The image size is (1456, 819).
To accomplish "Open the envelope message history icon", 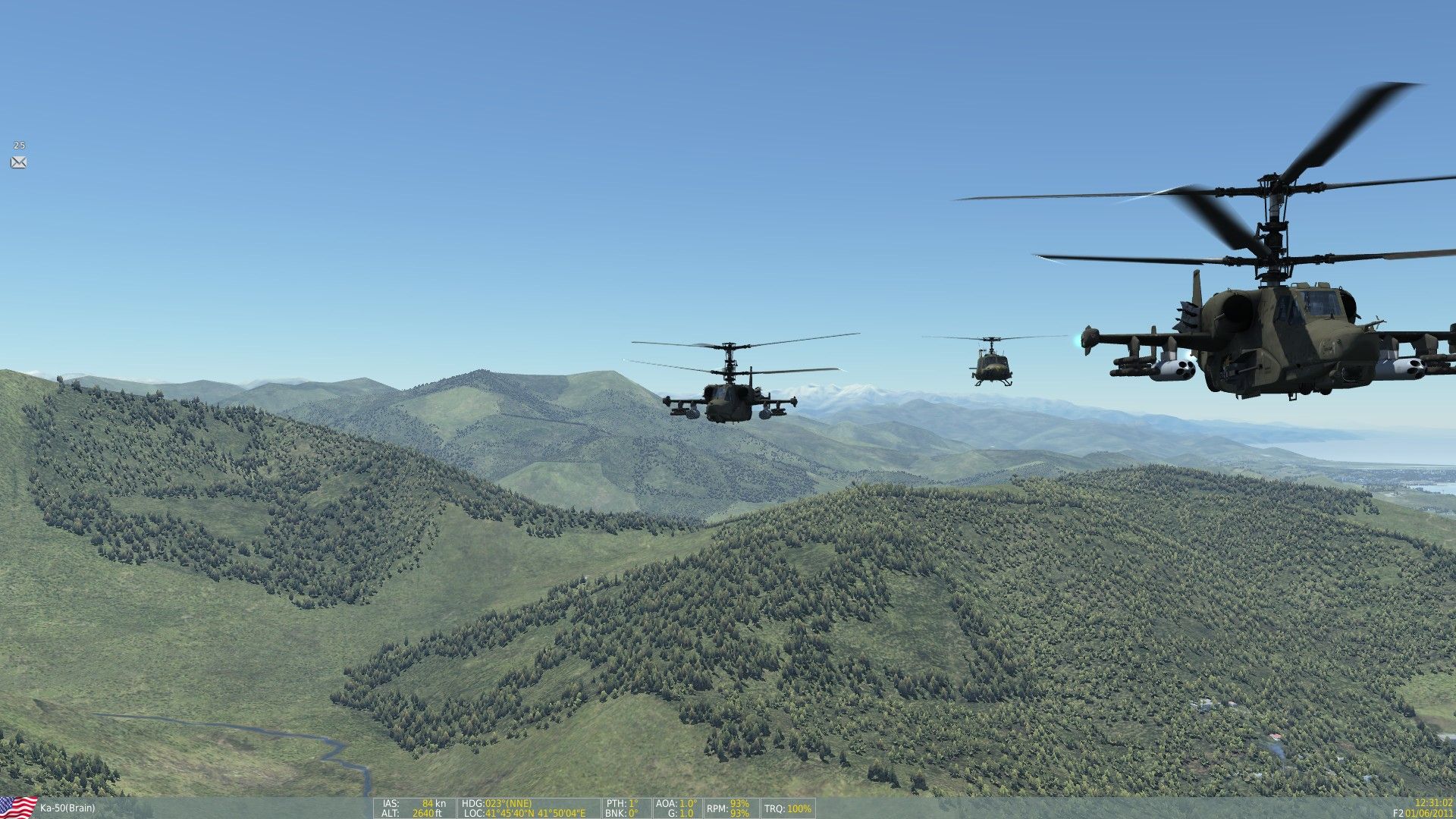I will (x=18, y=162).
